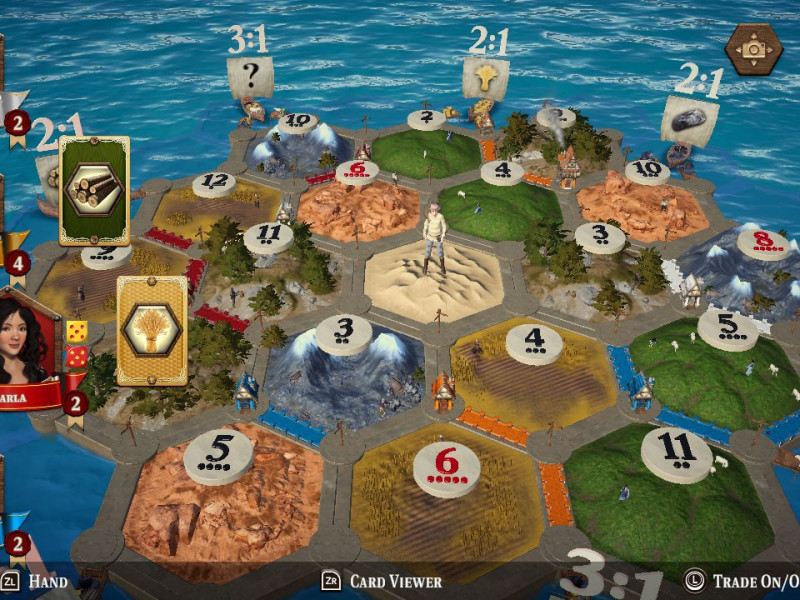Toggle Trade On/Off
This screenshot has width=800, height=600.
point(742,581)
